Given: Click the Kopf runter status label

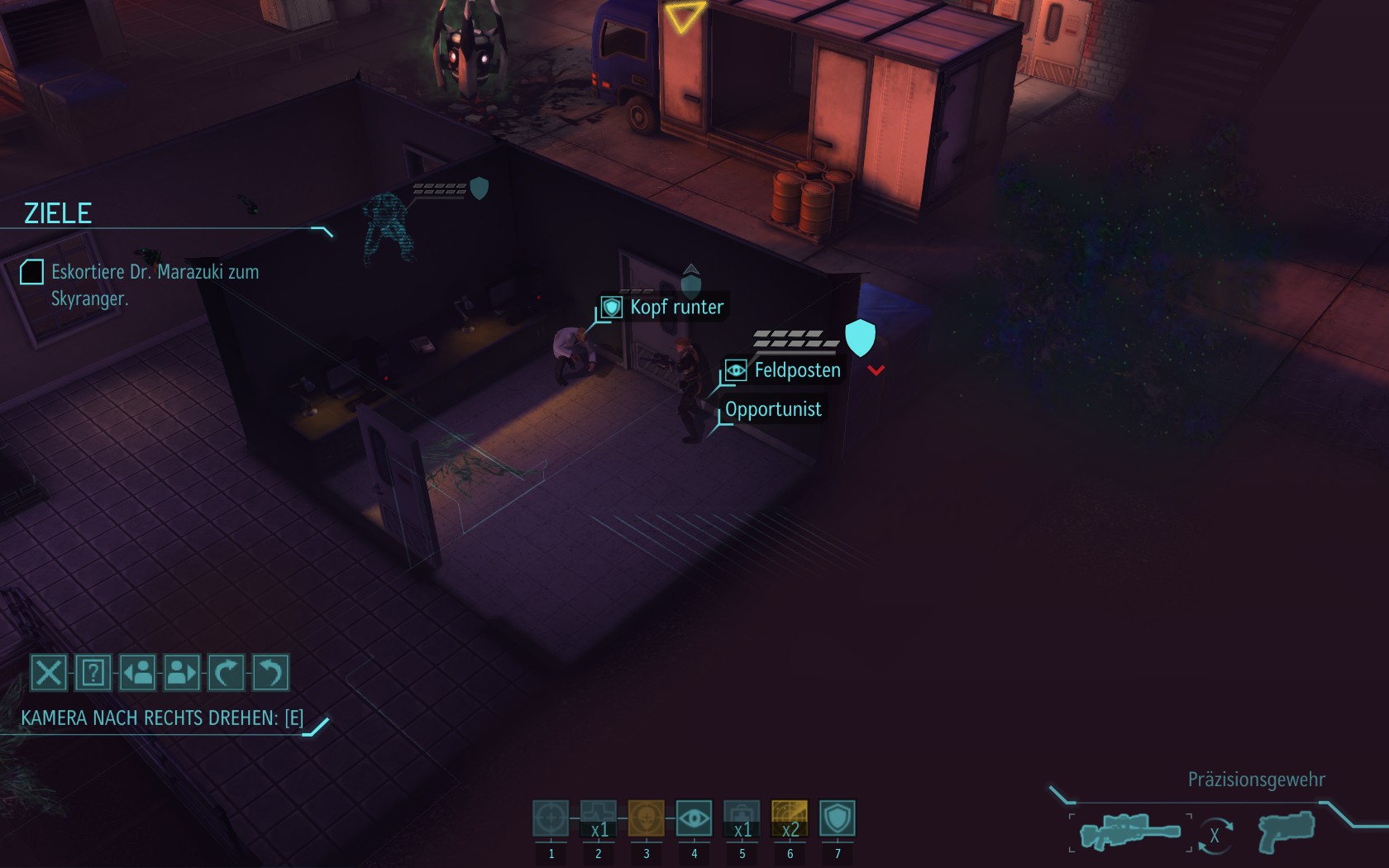Looking at the screenshot, I should tap(675, 308).
